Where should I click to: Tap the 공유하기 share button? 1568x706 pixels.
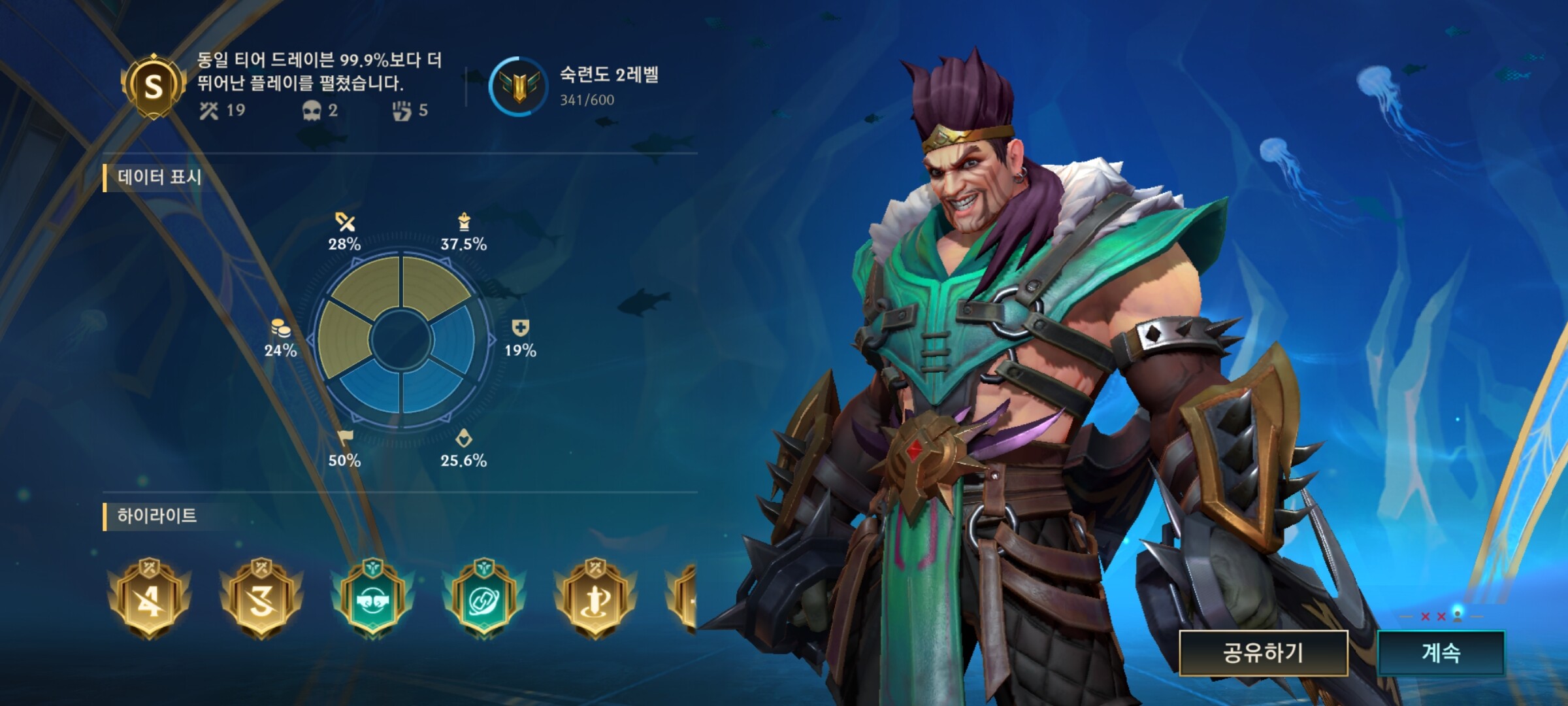(x=1263, y=652)
